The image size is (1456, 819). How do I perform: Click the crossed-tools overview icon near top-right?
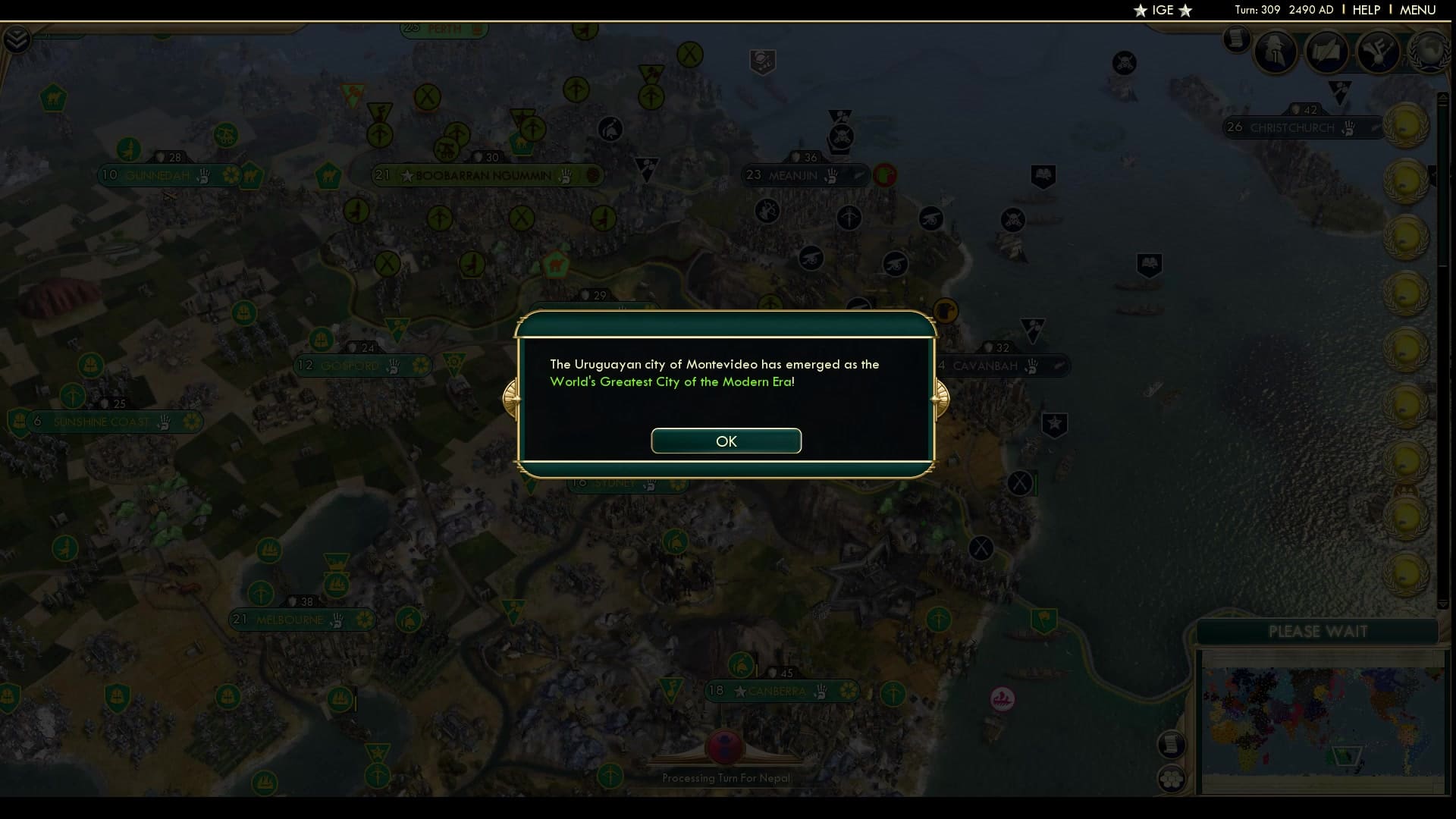click(x=1379, y=52)
